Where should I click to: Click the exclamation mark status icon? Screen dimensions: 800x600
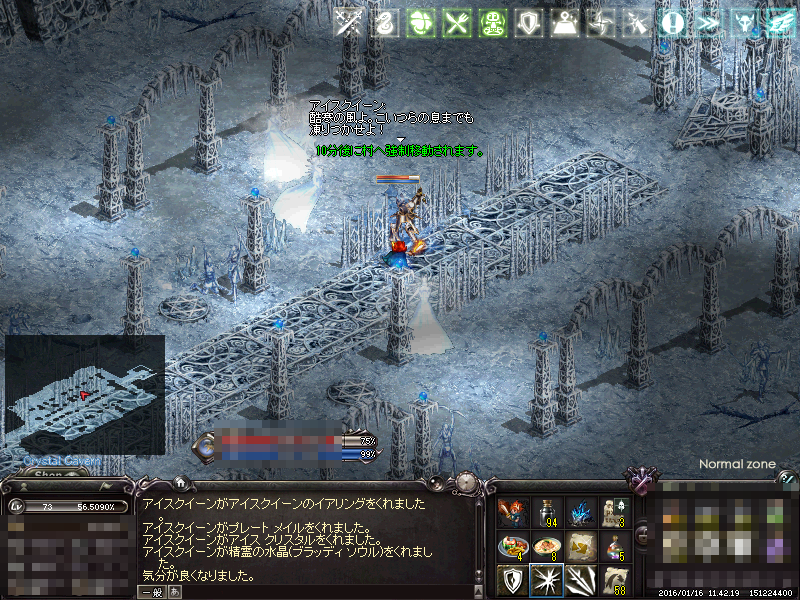click(x=672, y=23)
